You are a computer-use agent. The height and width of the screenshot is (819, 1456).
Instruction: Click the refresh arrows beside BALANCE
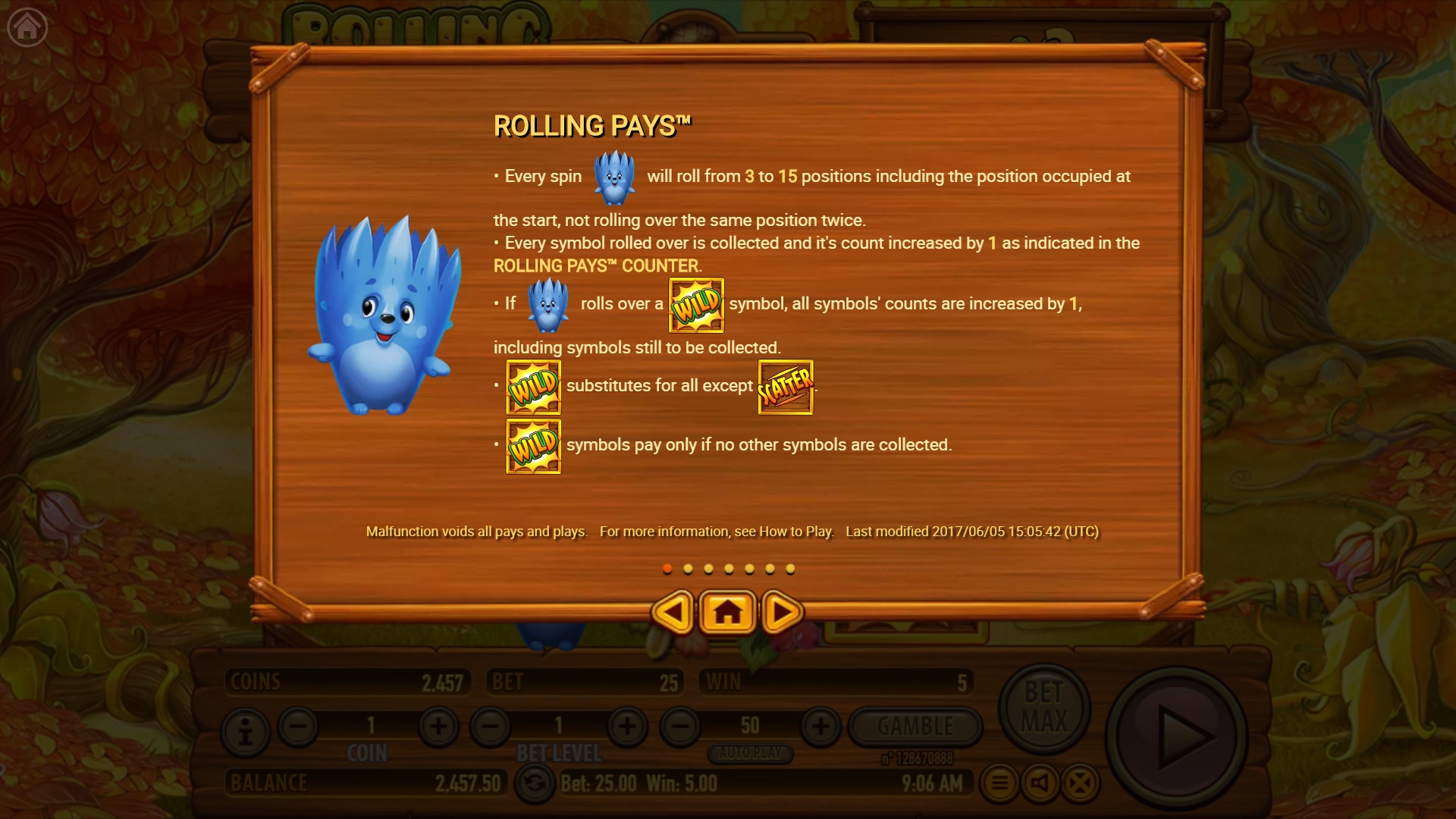click(535, 783)
